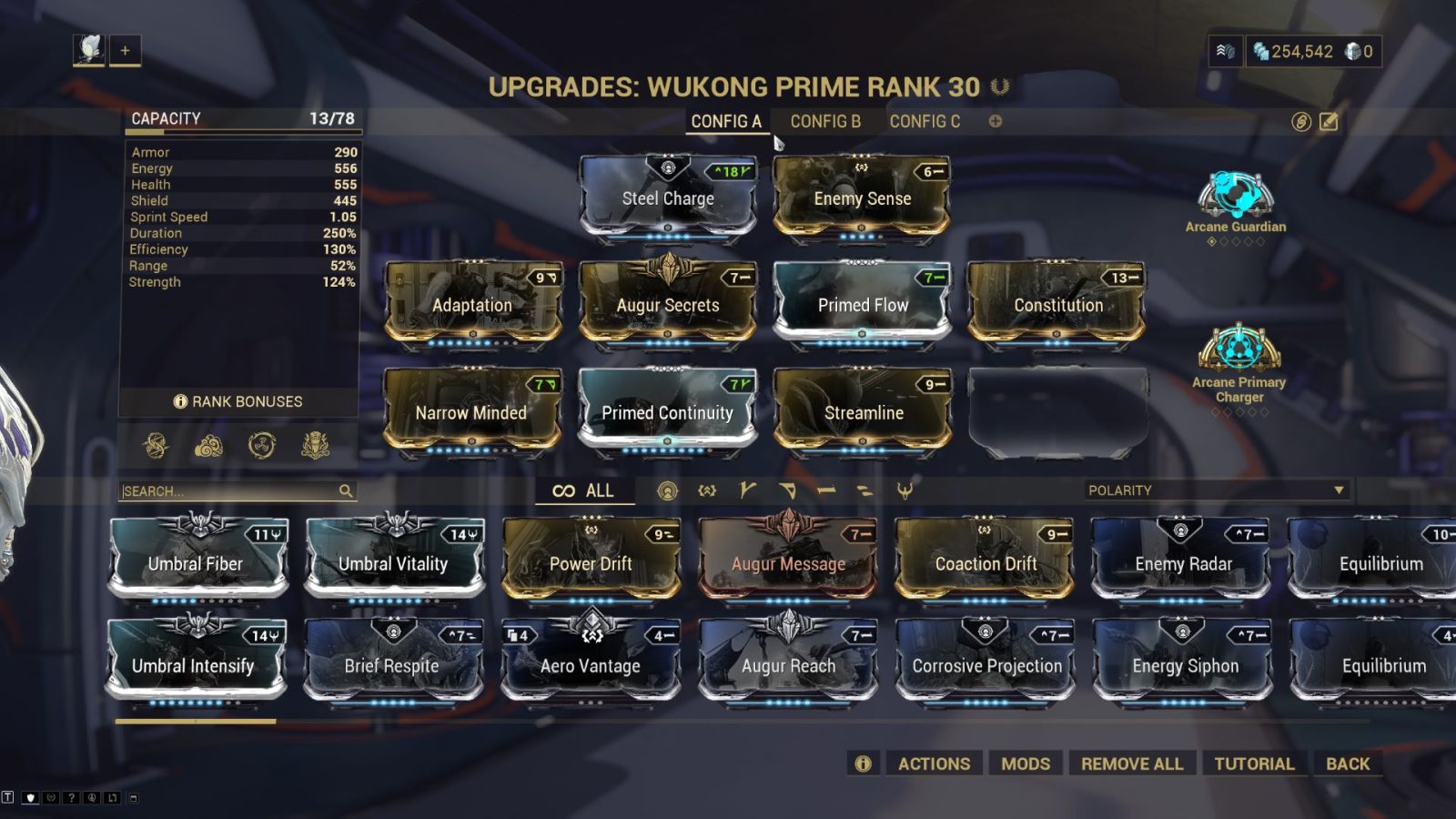The image size is (1456, 819).
Task: Toggle chat with the T icon bottom left
Action: coord(9,795)
